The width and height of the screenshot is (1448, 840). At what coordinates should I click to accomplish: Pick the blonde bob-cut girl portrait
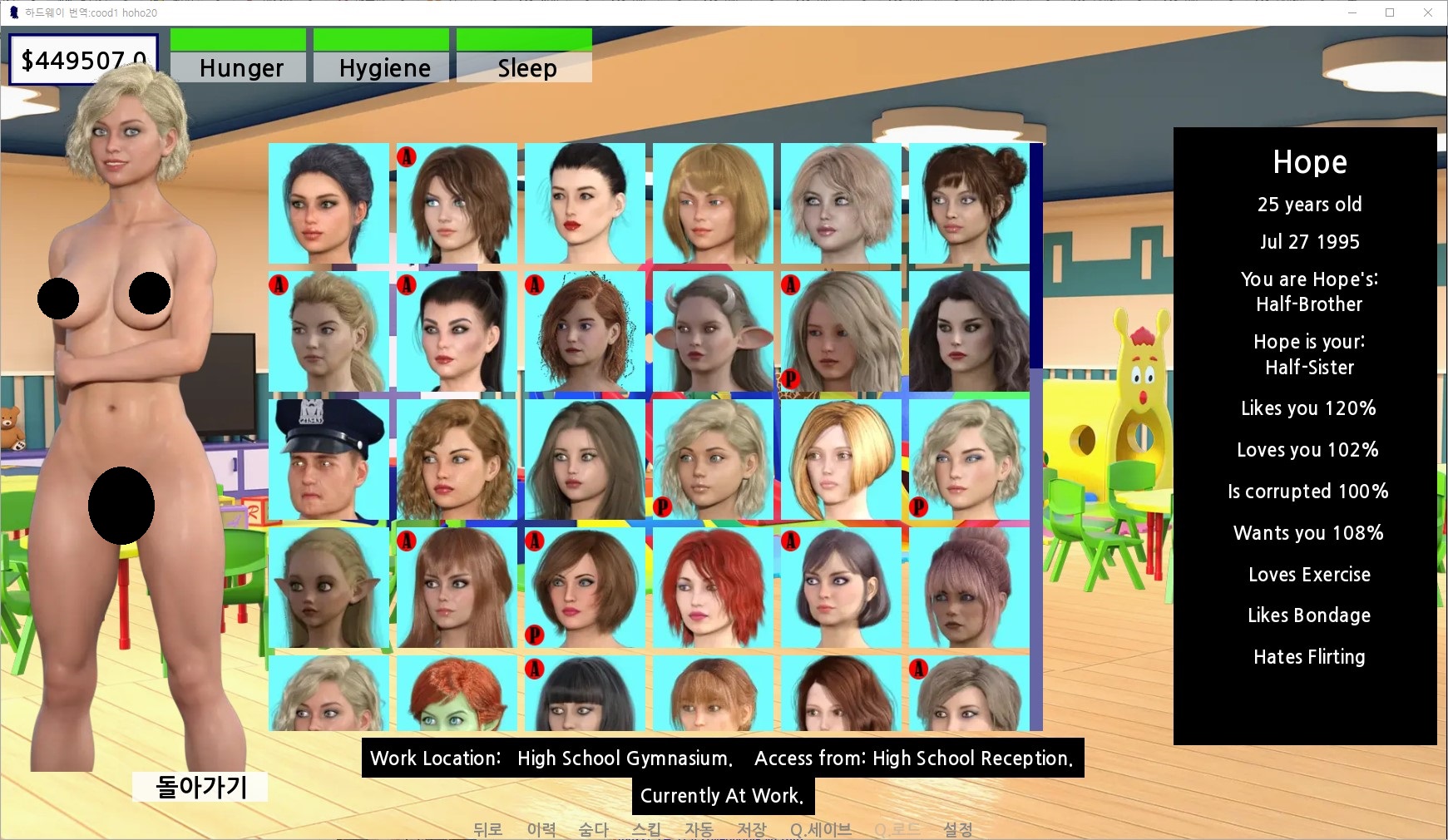(841, 460)
